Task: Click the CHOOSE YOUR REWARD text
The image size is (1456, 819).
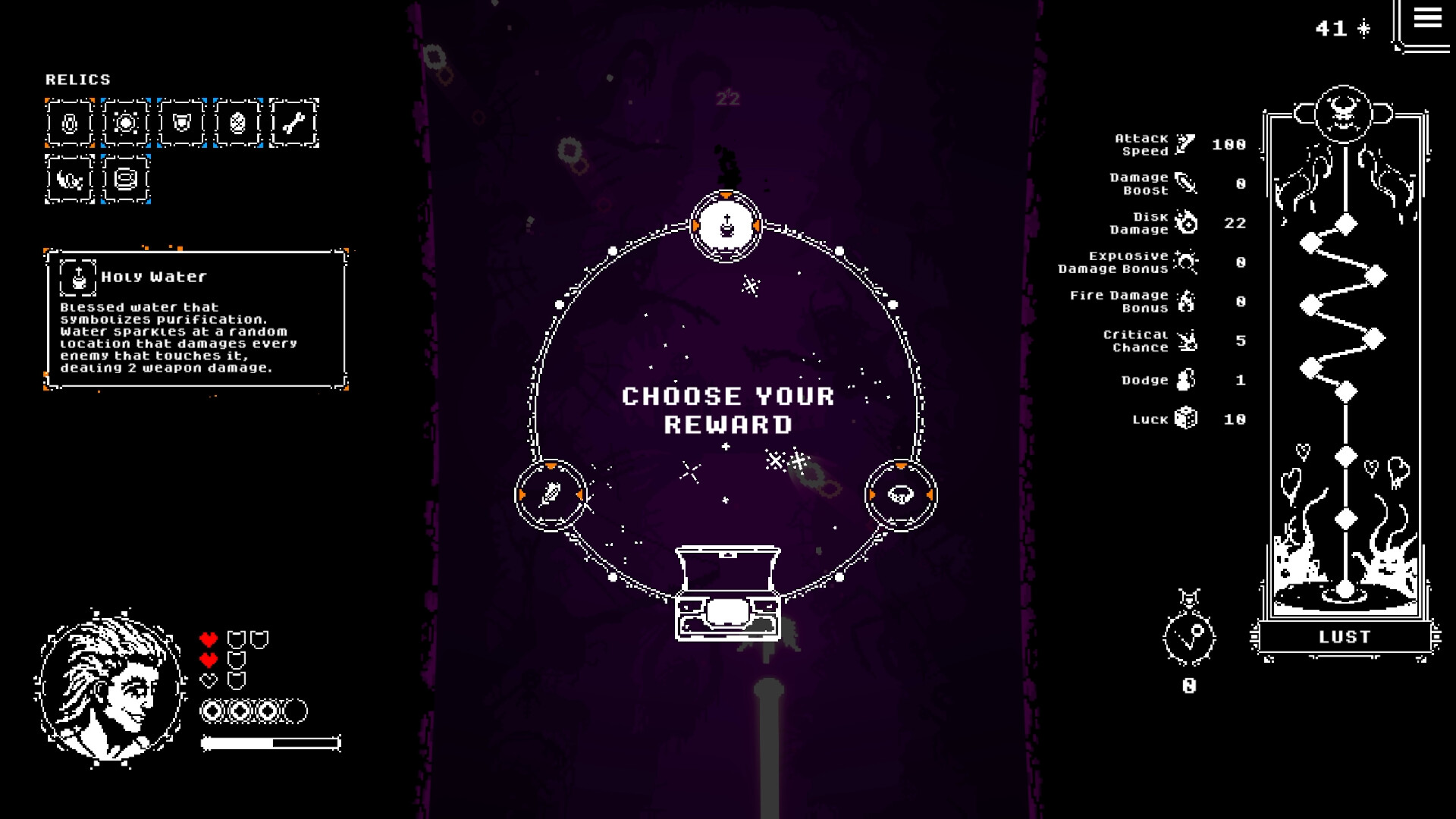Action: 728,409
